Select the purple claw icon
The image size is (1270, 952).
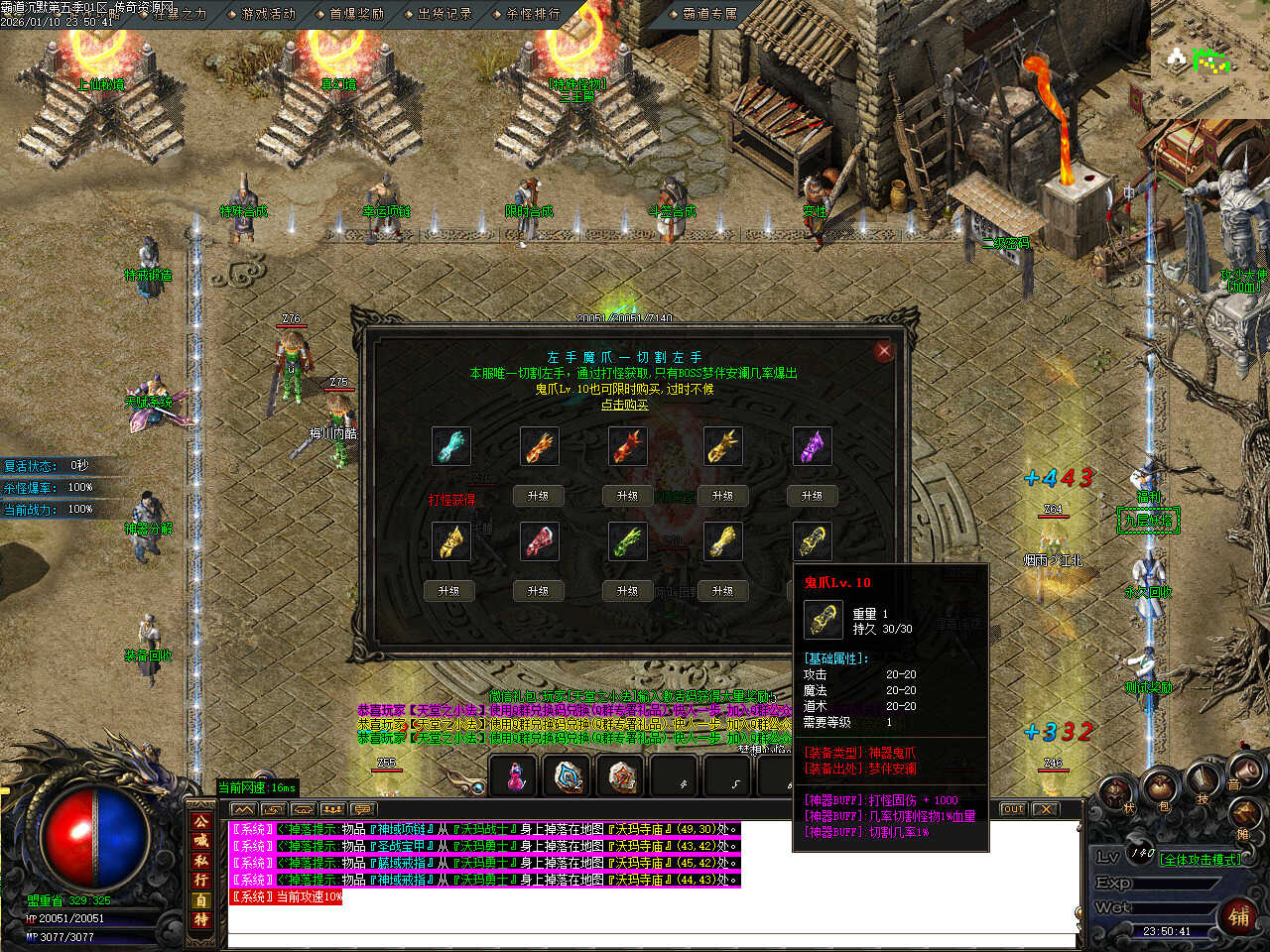[813, 447]
